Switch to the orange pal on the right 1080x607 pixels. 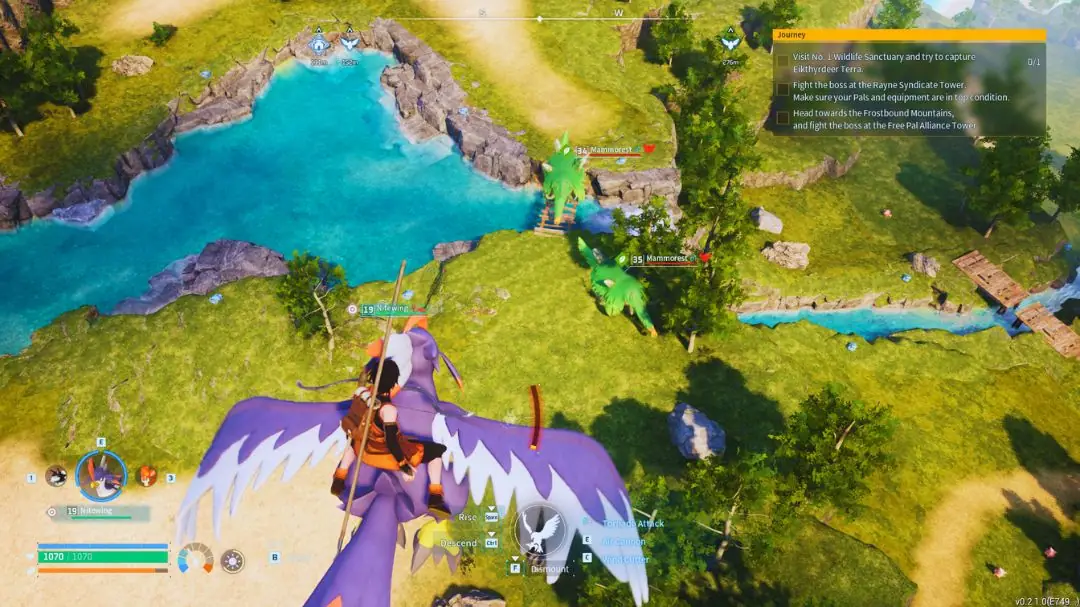(147, 475)
